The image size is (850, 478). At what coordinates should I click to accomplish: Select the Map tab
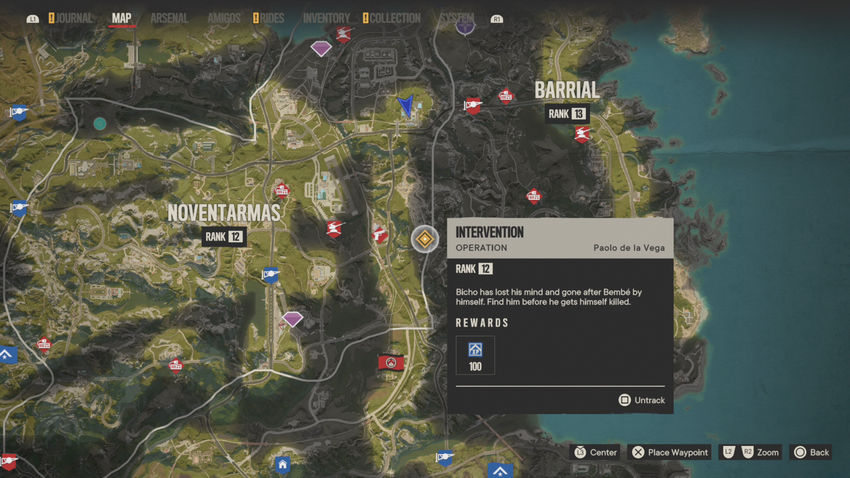[x=122, y=18]
